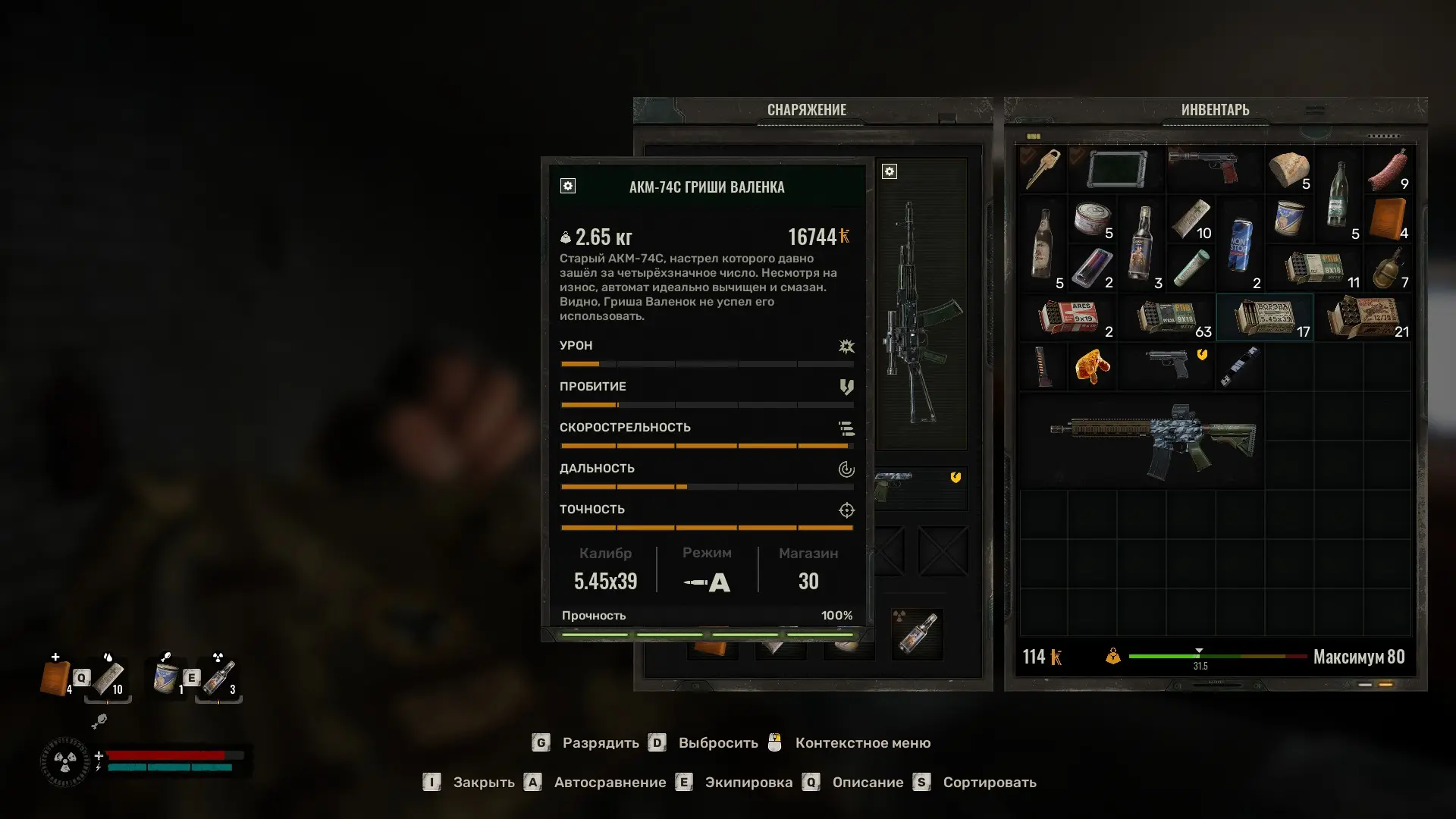Screen dimensions: 1456x819
Task: Click the orange medkit stack of four
Action: (1388, 218)
